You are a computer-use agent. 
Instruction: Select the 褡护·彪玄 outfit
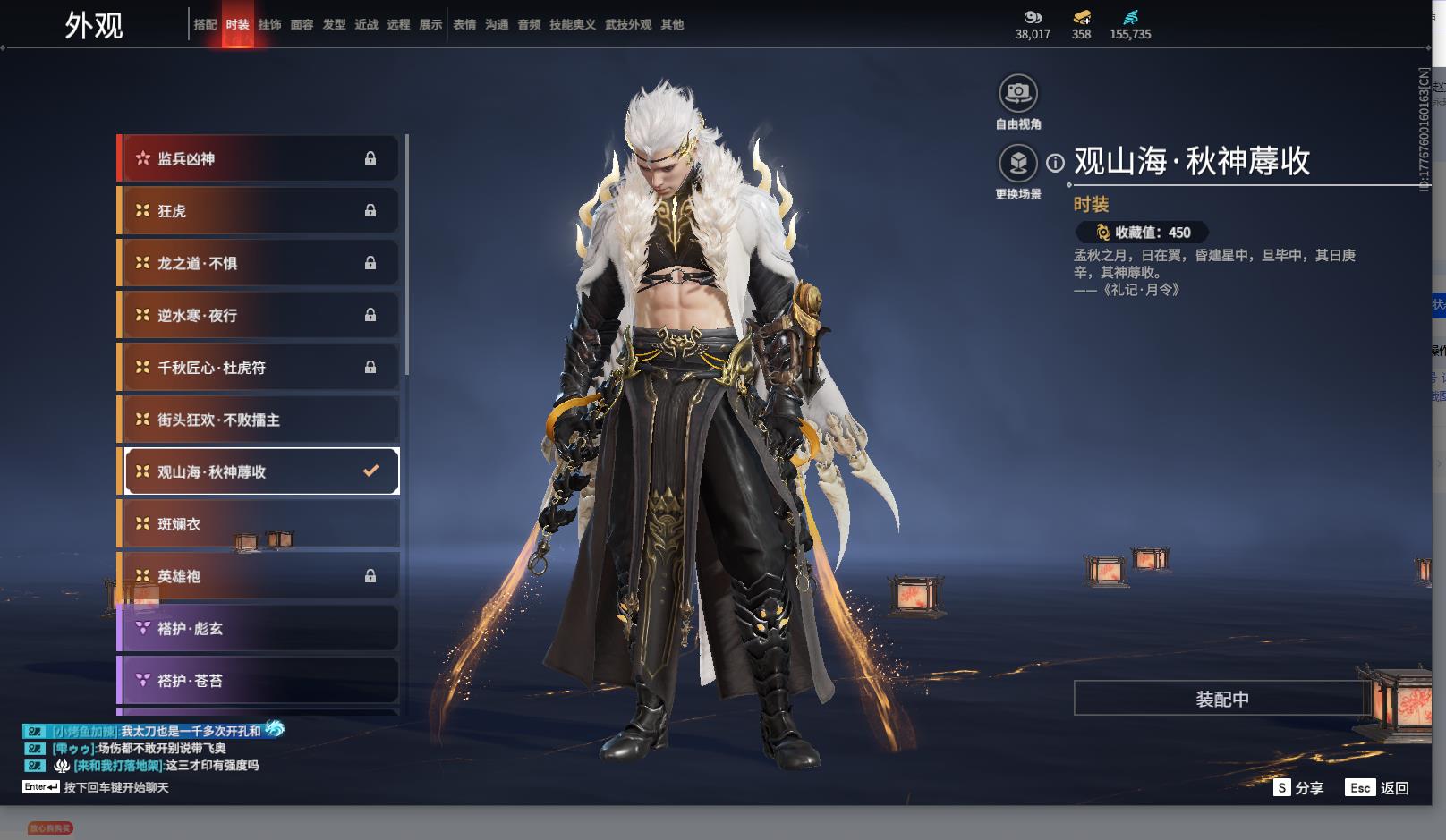[x=259, y=629]
